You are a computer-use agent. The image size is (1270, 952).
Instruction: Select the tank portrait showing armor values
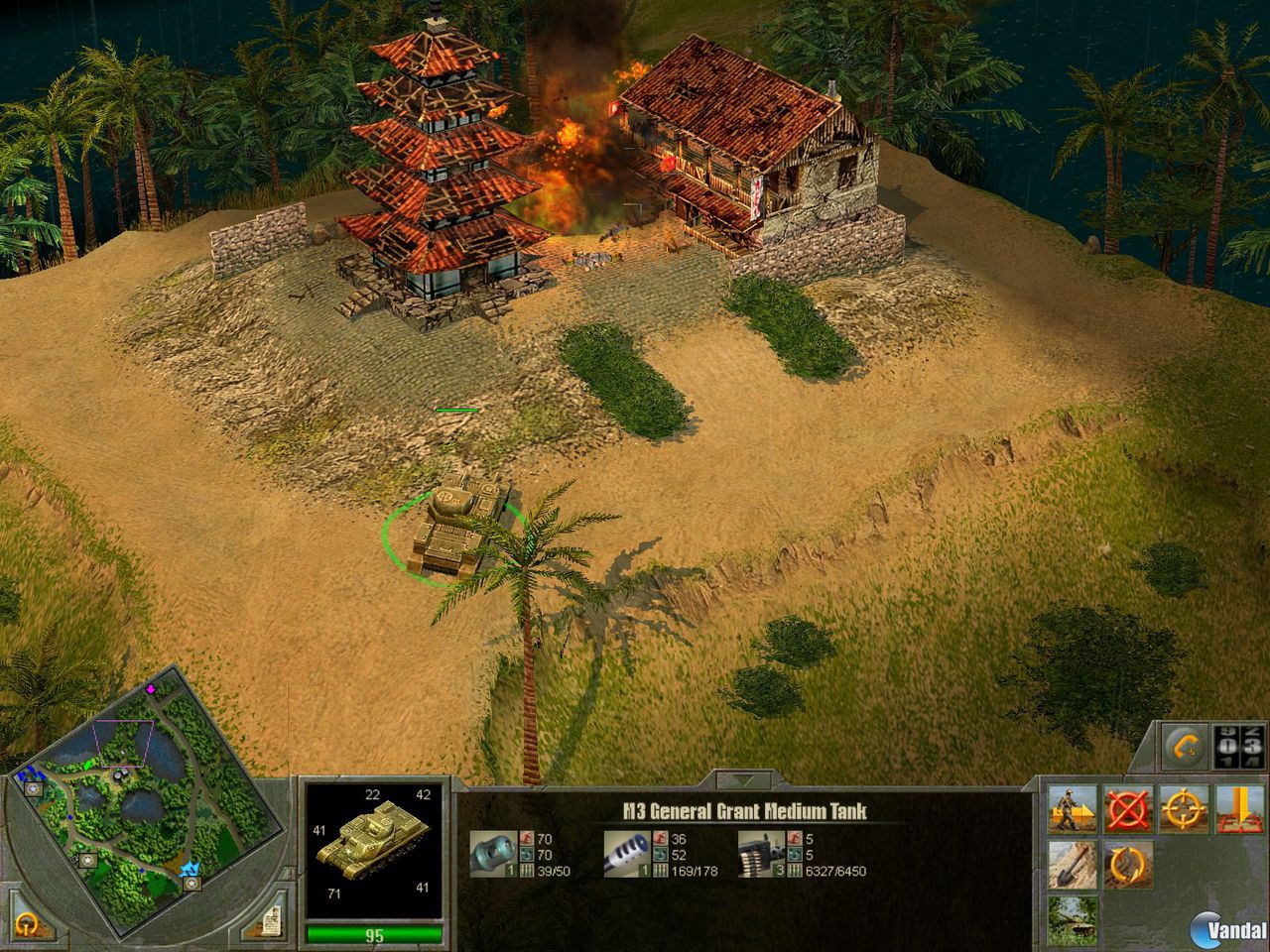(374, 848)
